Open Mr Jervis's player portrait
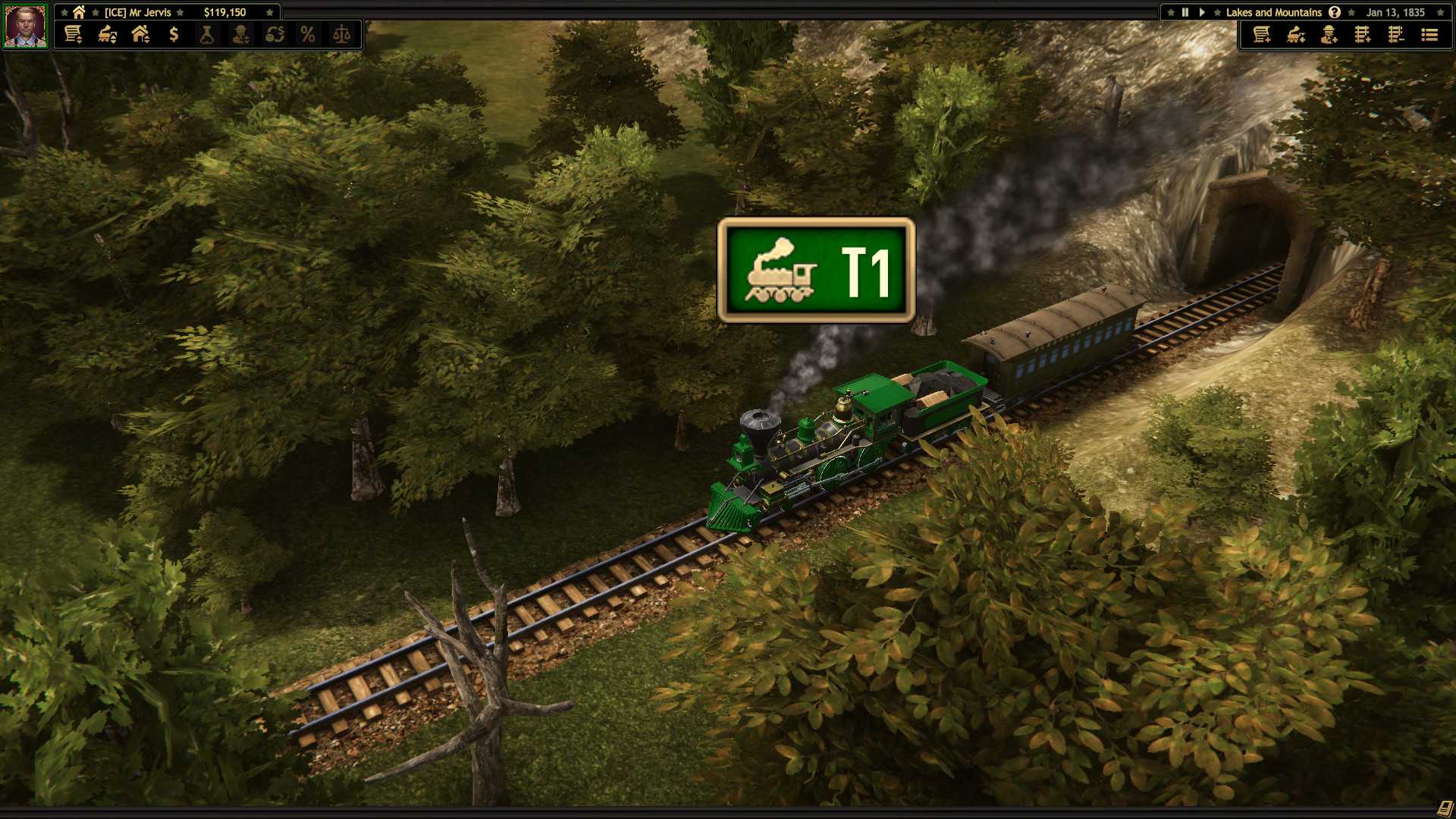 (x=25, y=25)
